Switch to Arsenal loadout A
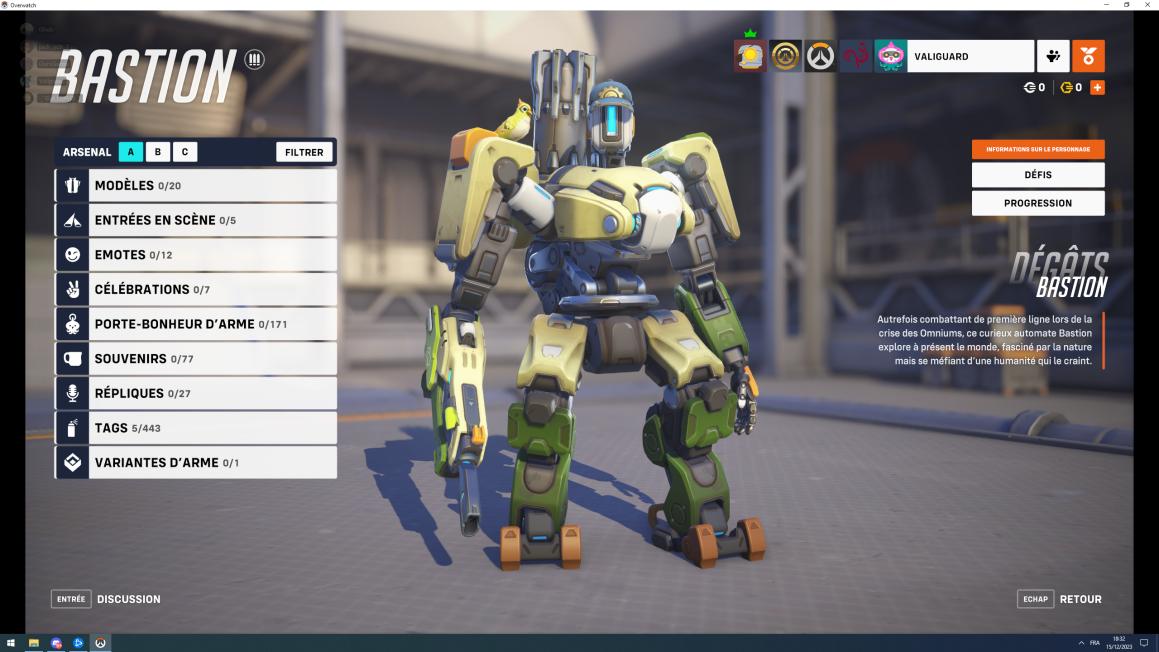 [x=131, y=152]
